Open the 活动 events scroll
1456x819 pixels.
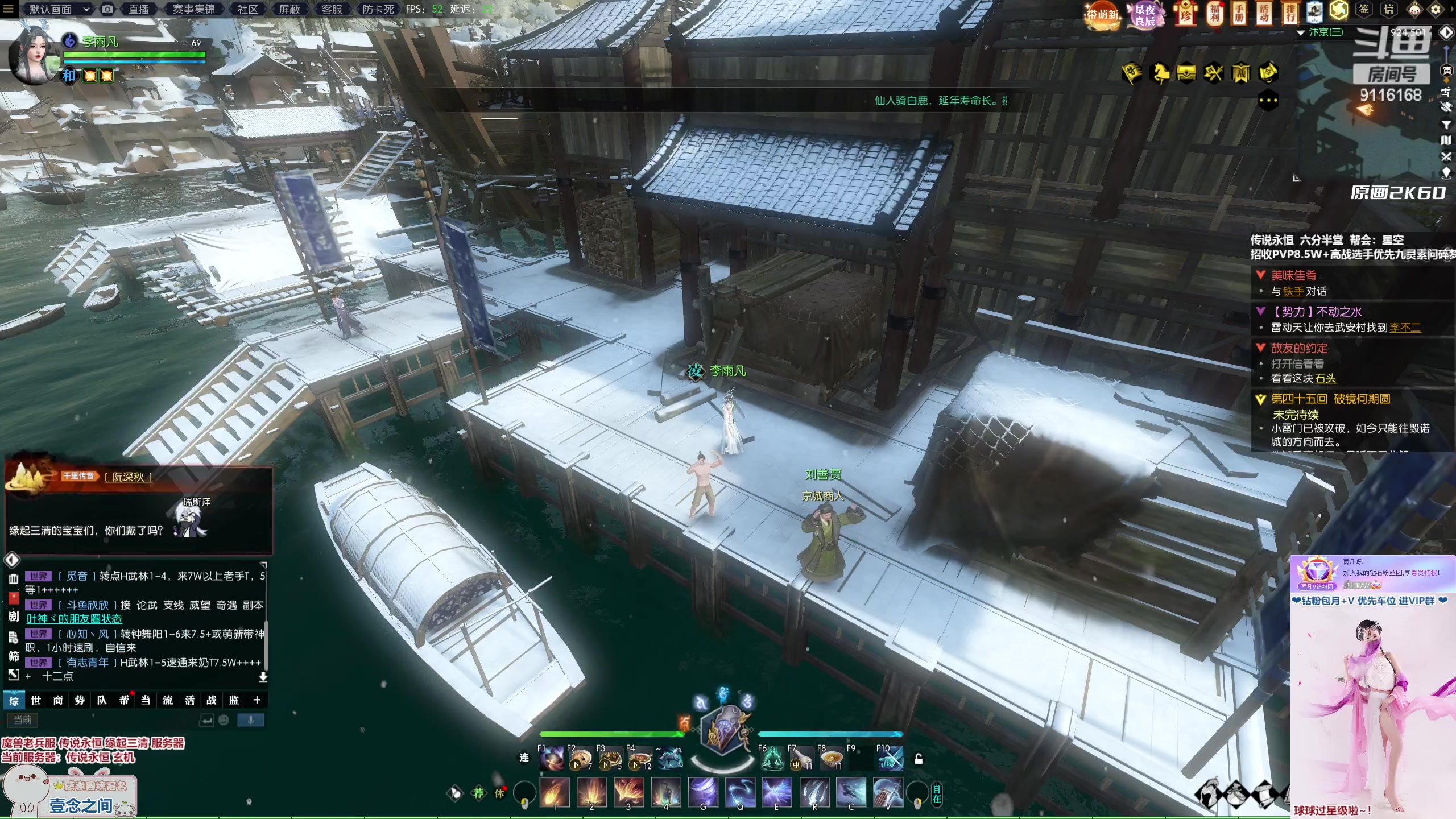click(x=1264, y=13)
